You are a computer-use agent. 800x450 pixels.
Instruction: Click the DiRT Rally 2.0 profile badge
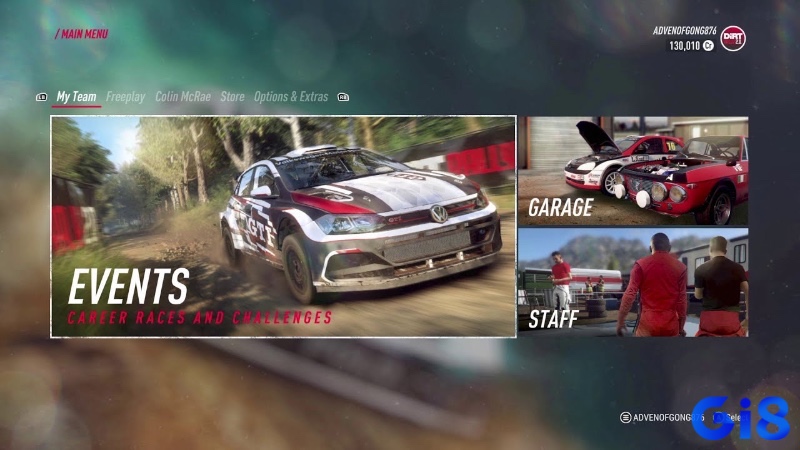(733, 38)
